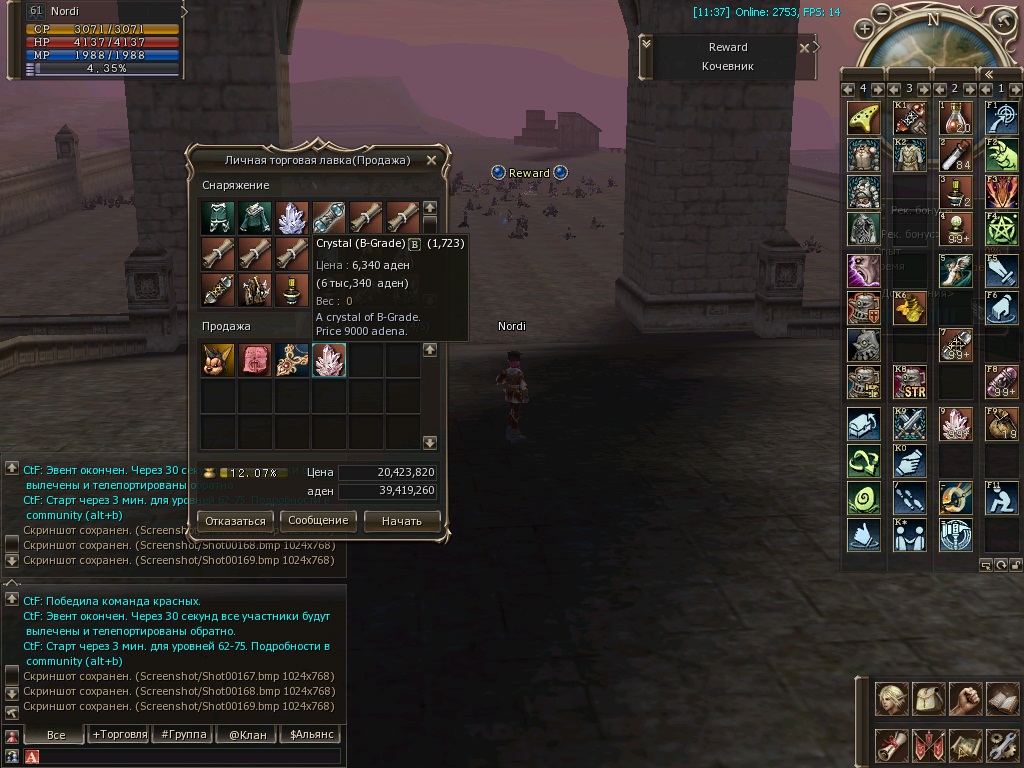The height and width of the screenshot is (768, 1024).
Task: Switch to the #Группа chat tab
Action: pyautogui.click(x=183, y=734)
